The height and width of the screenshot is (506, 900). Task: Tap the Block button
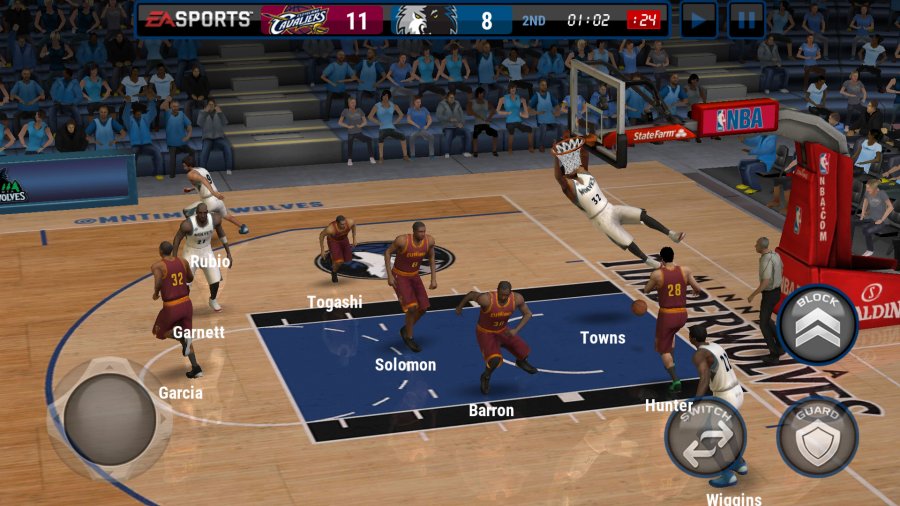[x=817, y=324]
